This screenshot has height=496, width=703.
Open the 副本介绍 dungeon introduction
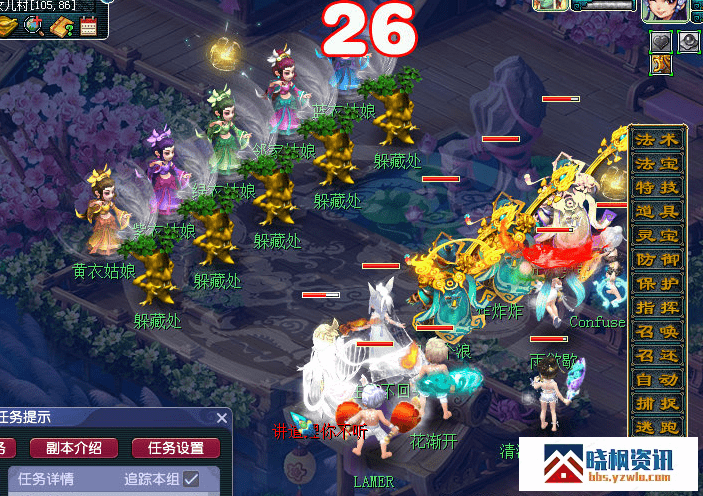coord(74,448)
